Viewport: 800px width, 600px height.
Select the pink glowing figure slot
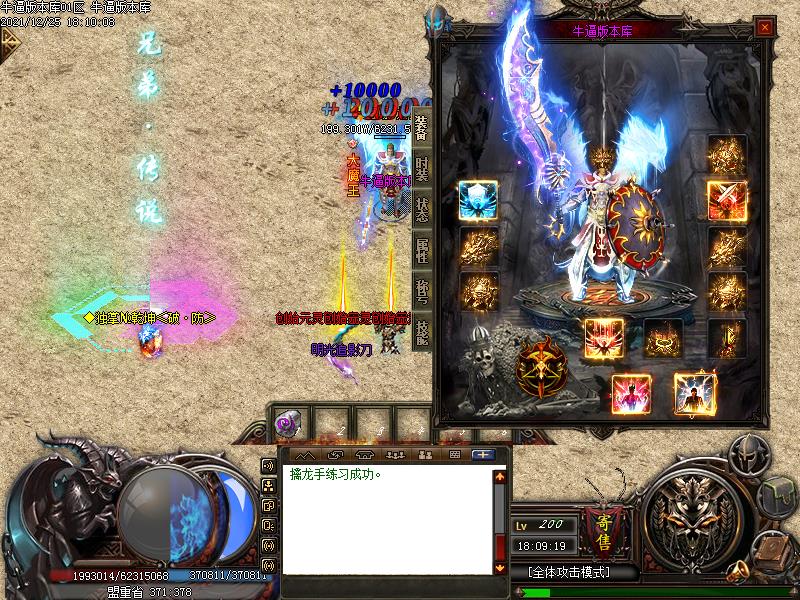pyautogui.click(x=631, y=393)
